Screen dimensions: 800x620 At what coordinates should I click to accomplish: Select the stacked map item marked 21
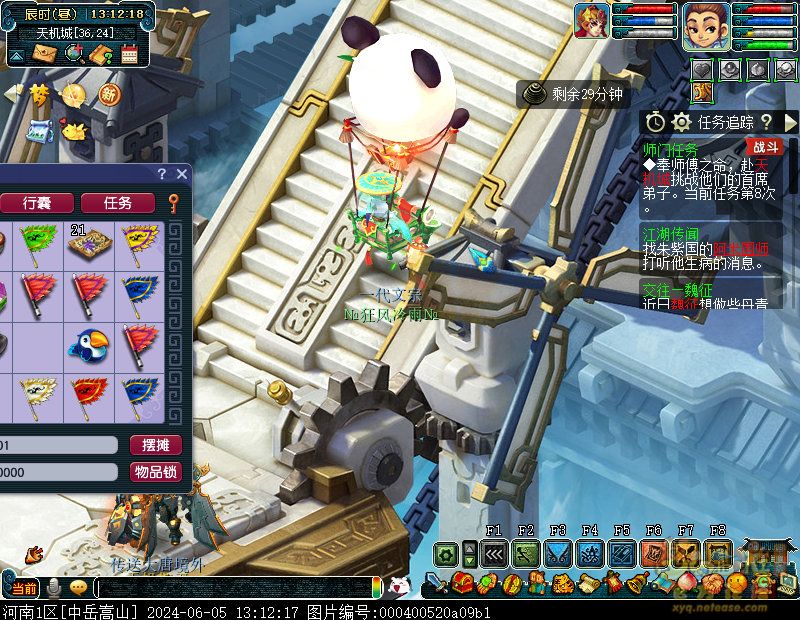88,242
